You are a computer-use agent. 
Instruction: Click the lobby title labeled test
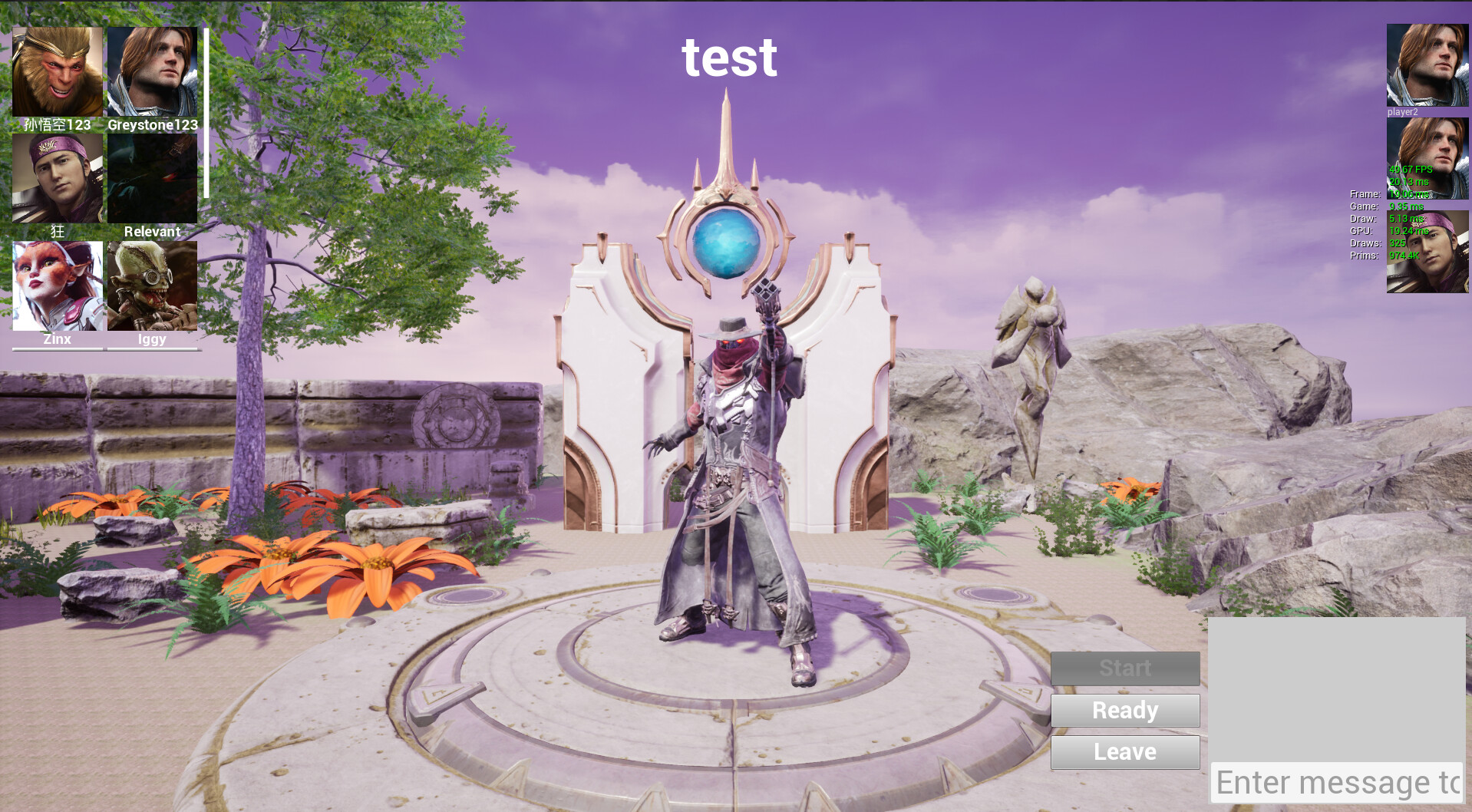729,58
